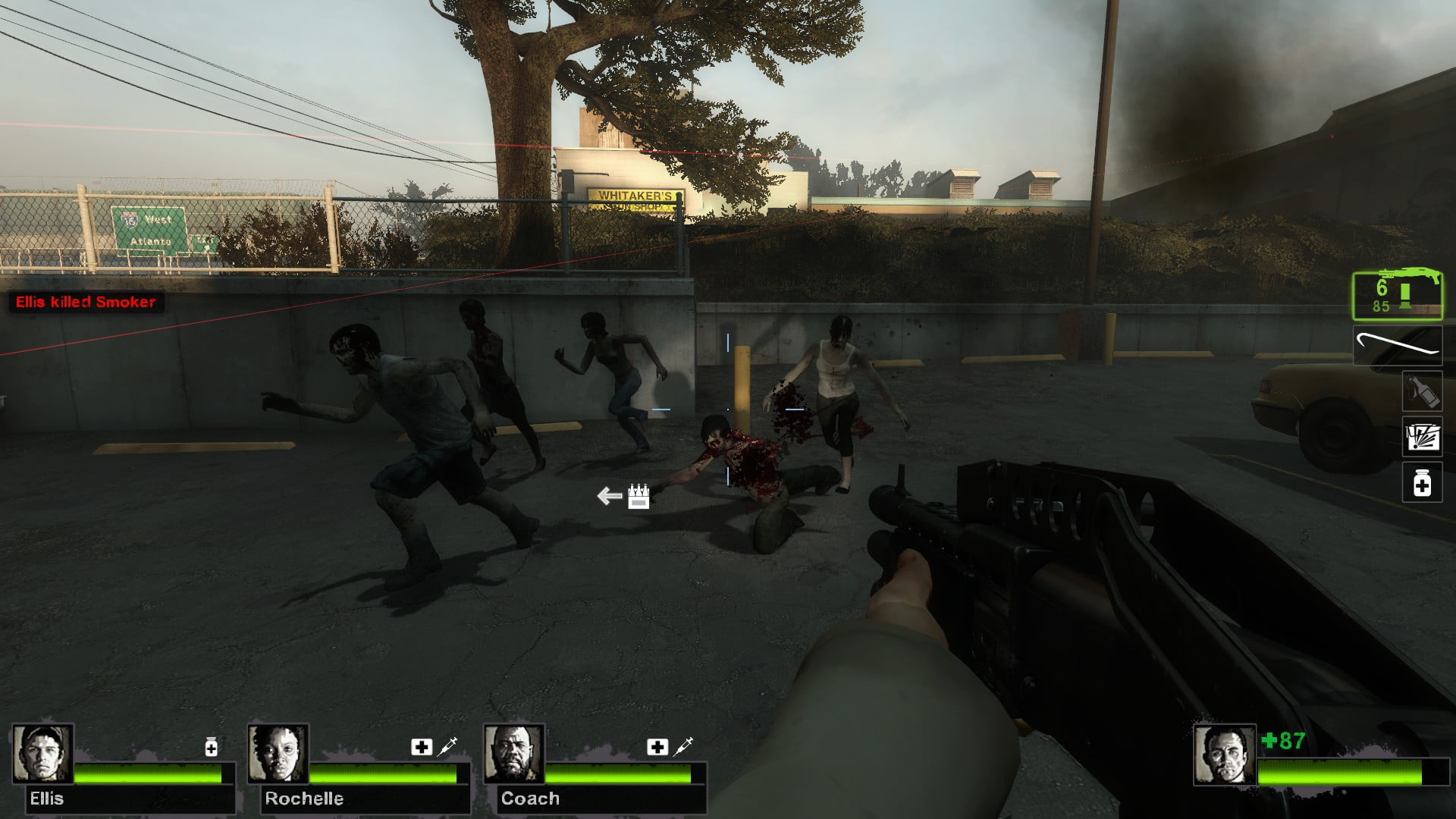Click Rochelle's first aid kit icon
This screenshot has height=819, width=1456.
[x=422, y=747]
